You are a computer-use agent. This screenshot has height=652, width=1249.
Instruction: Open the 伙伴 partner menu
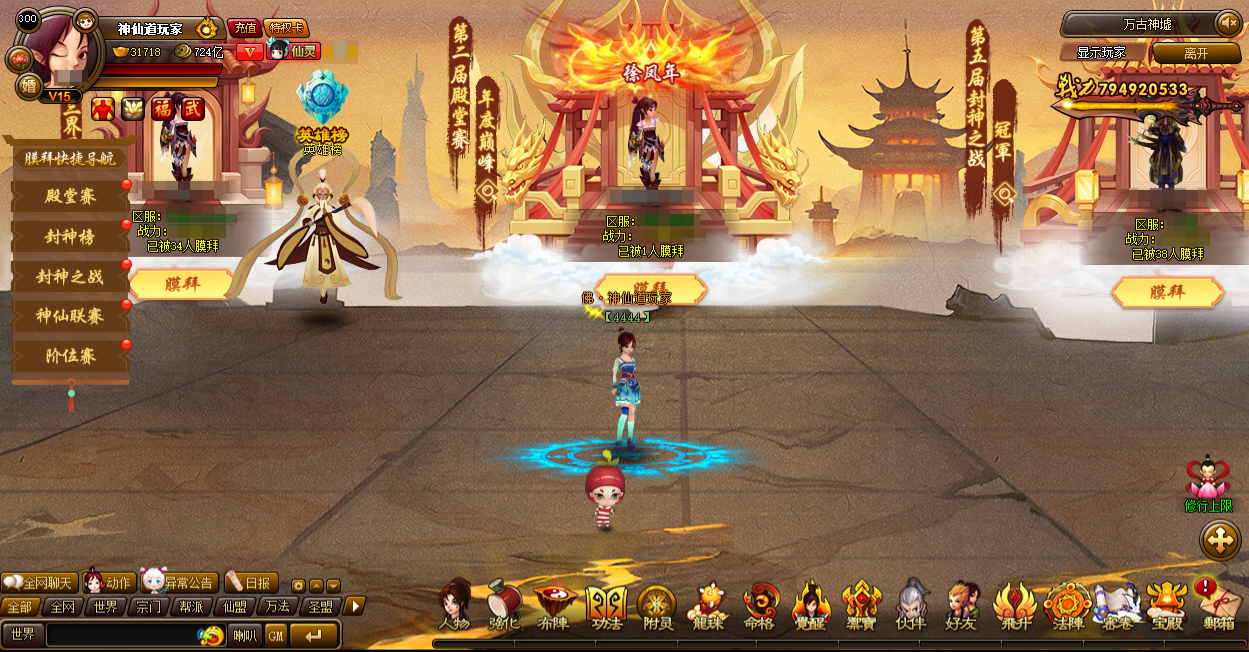point(910,606)
